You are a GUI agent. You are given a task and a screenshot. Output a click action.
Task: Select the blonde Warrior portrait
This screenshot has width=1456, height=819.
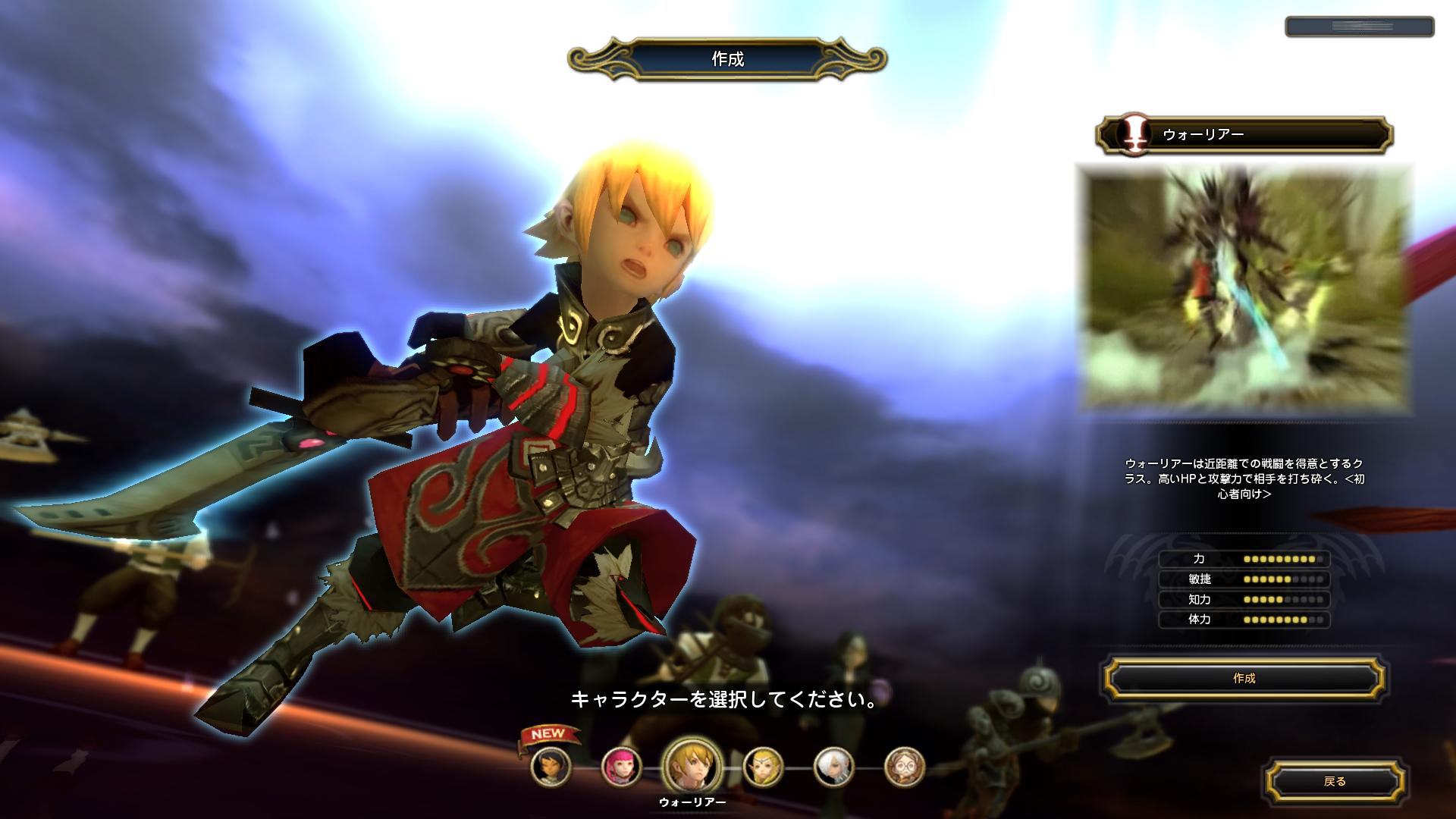click(692, 766)
